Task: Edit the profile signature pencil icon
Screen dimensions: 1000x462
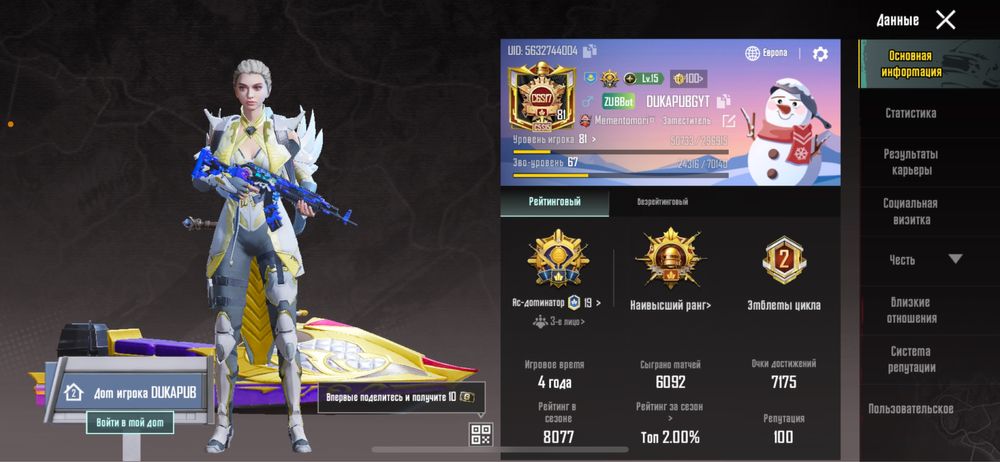Action: [x=729, y=121]
